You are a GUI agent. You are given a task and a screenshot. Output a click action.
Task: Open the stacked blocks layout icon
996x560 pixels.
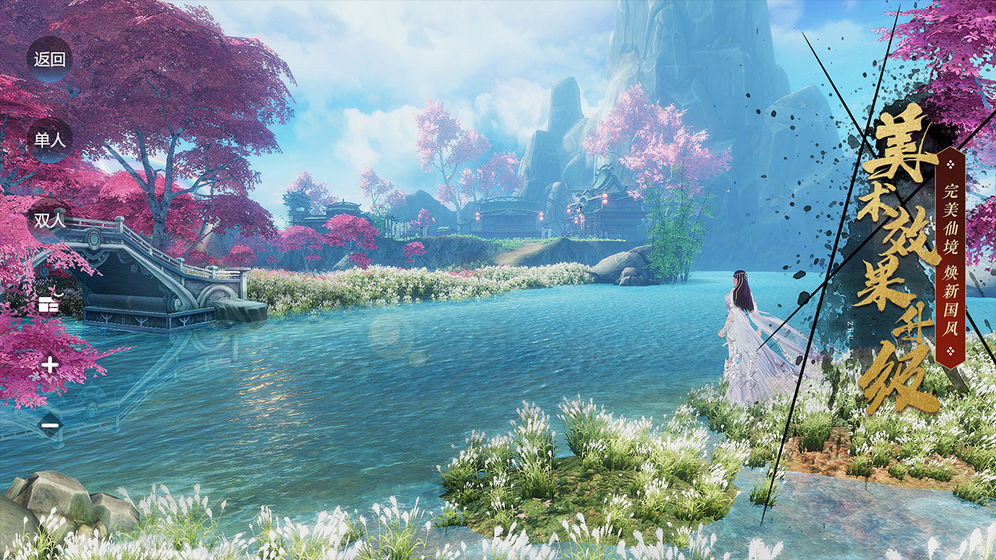click(49, 303)
